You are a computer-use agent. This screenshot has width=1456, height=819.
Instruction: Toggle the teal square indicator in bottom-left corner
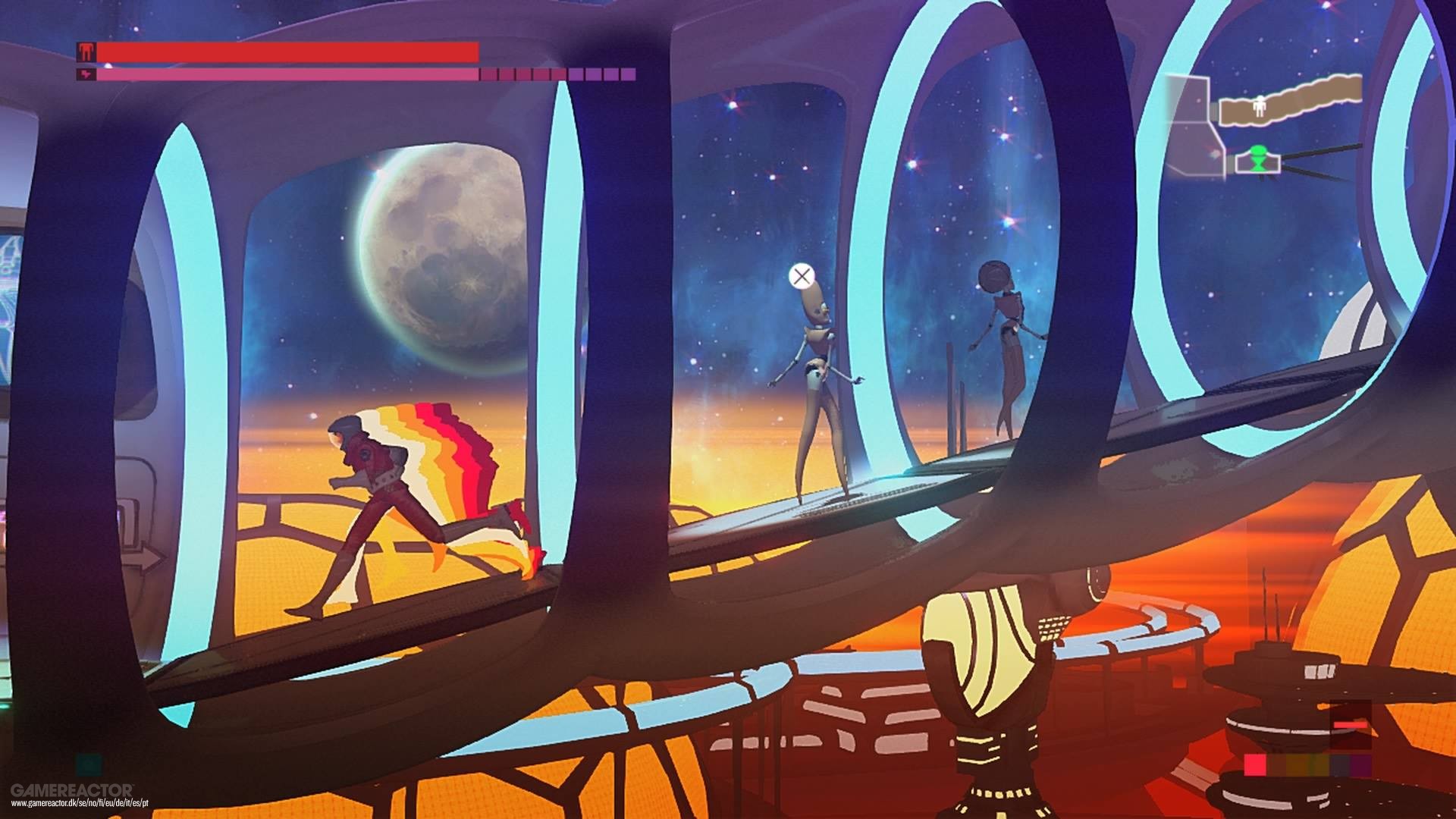[x=89, y=764]
